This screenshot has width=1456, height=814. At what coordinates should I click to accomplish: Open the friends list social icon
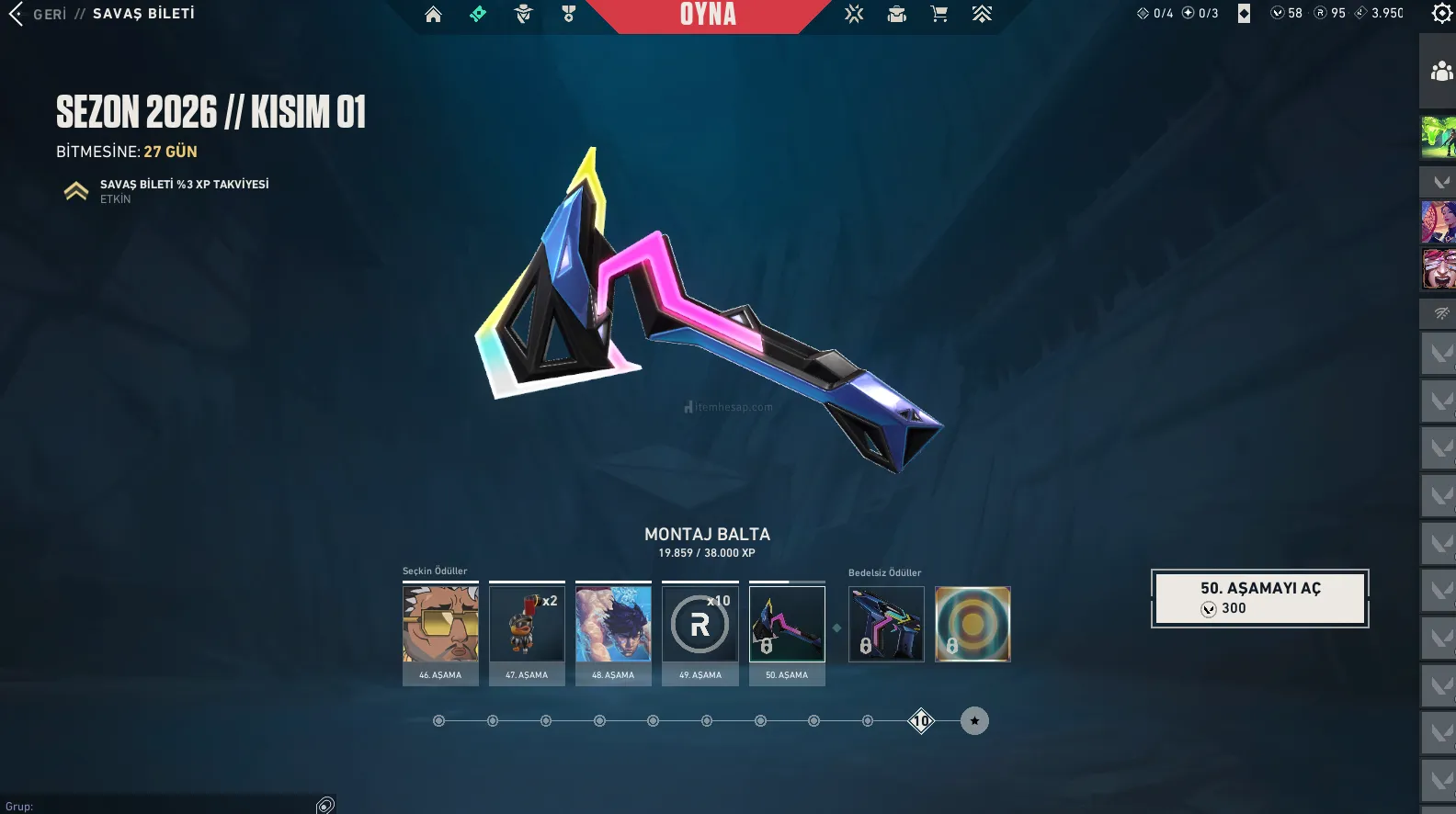[x=1441, y=71]
